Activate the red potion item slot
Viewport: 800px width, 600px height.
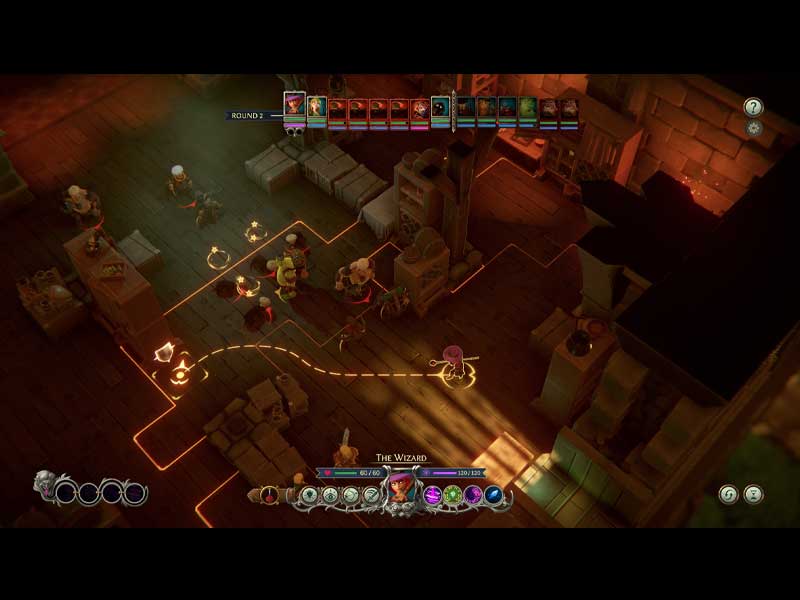click(x=269, y=494)
